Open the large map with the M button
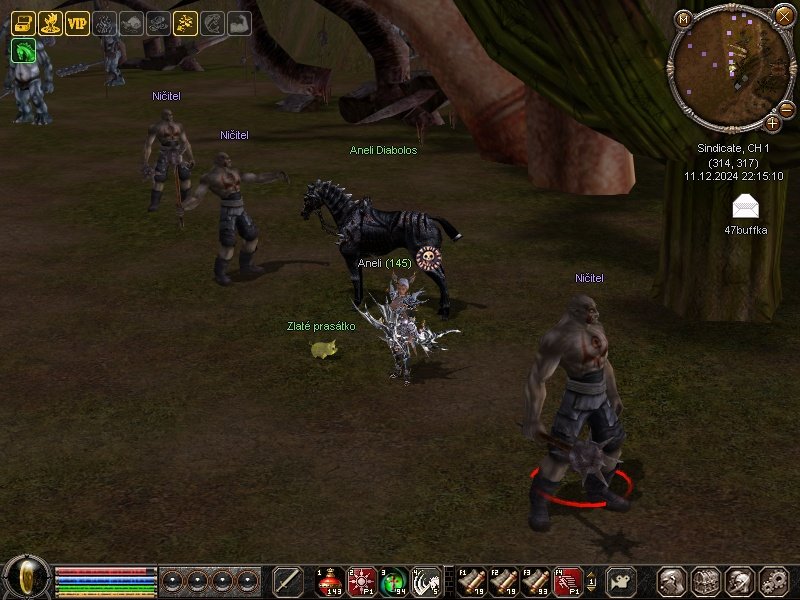This screenshot has height=600, width=800. coord(684,19)
